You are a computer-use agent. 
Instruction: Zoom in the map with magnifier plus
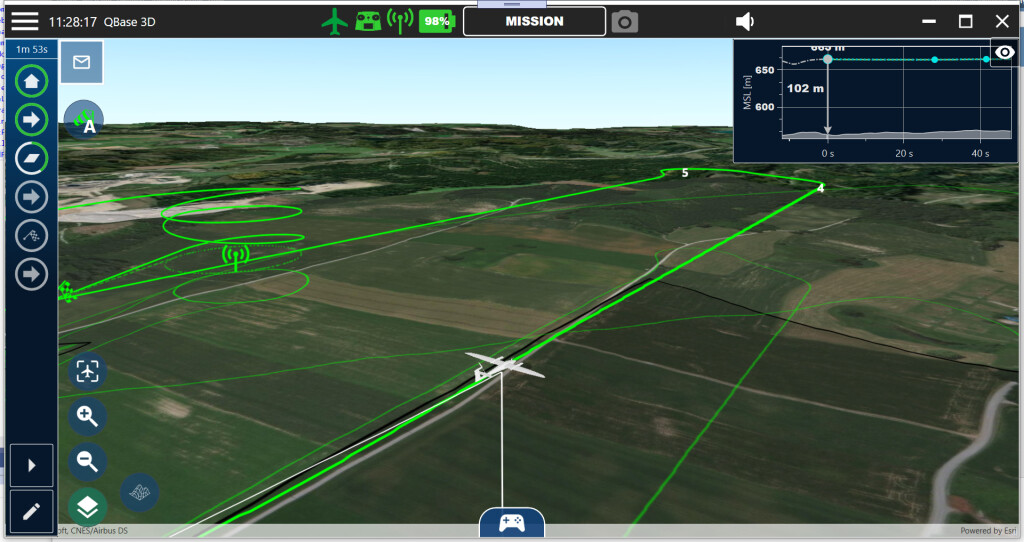click(x=88, y=417)
